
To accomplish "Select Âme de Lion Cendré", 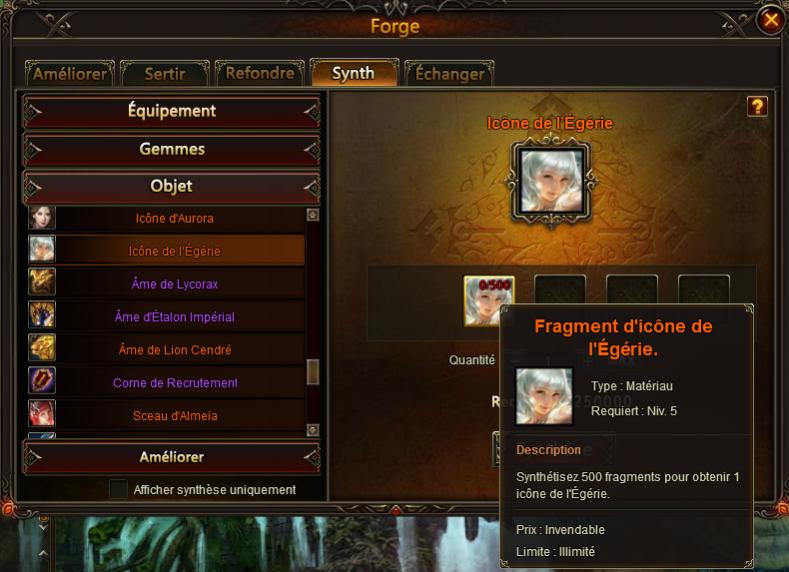I will [174, 350].
